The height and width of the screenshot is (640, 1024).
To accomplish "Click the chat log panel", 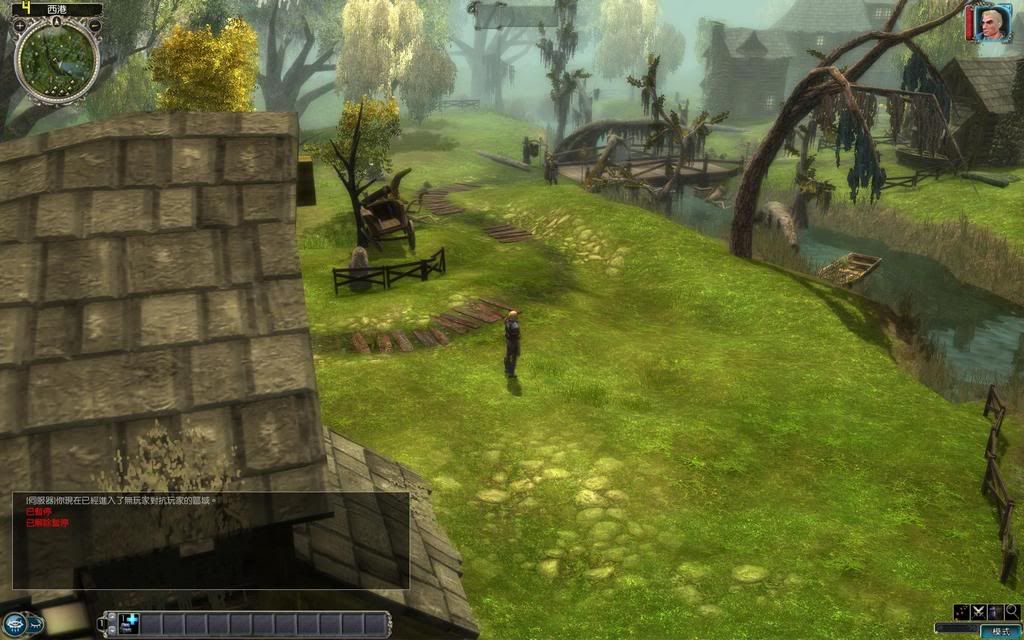I will tap(210, 540).
